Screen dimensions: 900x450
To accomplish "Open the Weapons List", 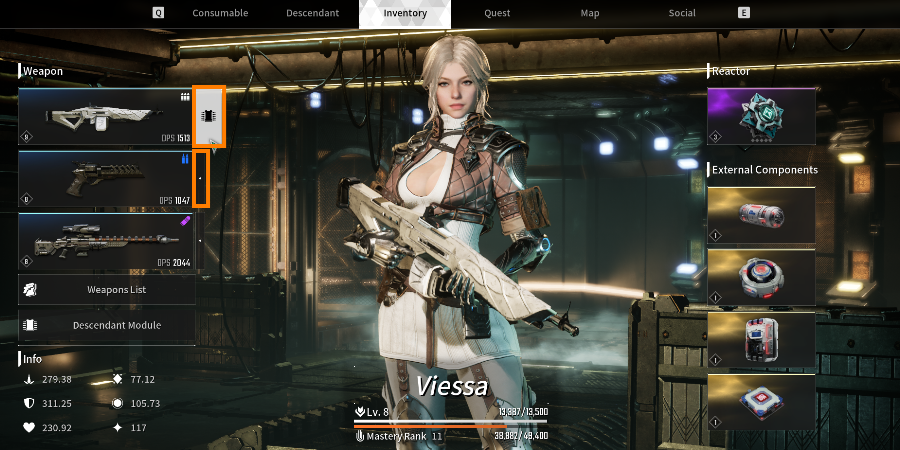I will (106, 289).
